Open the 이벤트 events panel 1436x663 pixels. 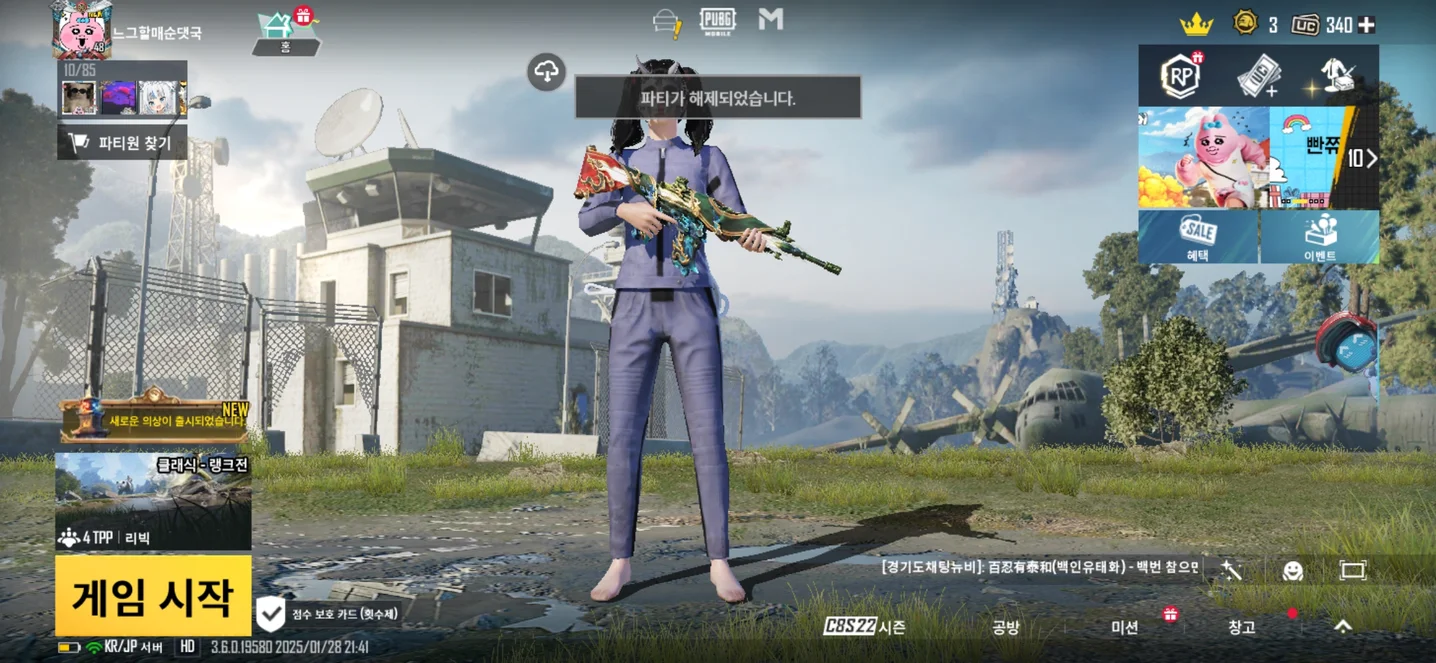tap(1319, 237)
